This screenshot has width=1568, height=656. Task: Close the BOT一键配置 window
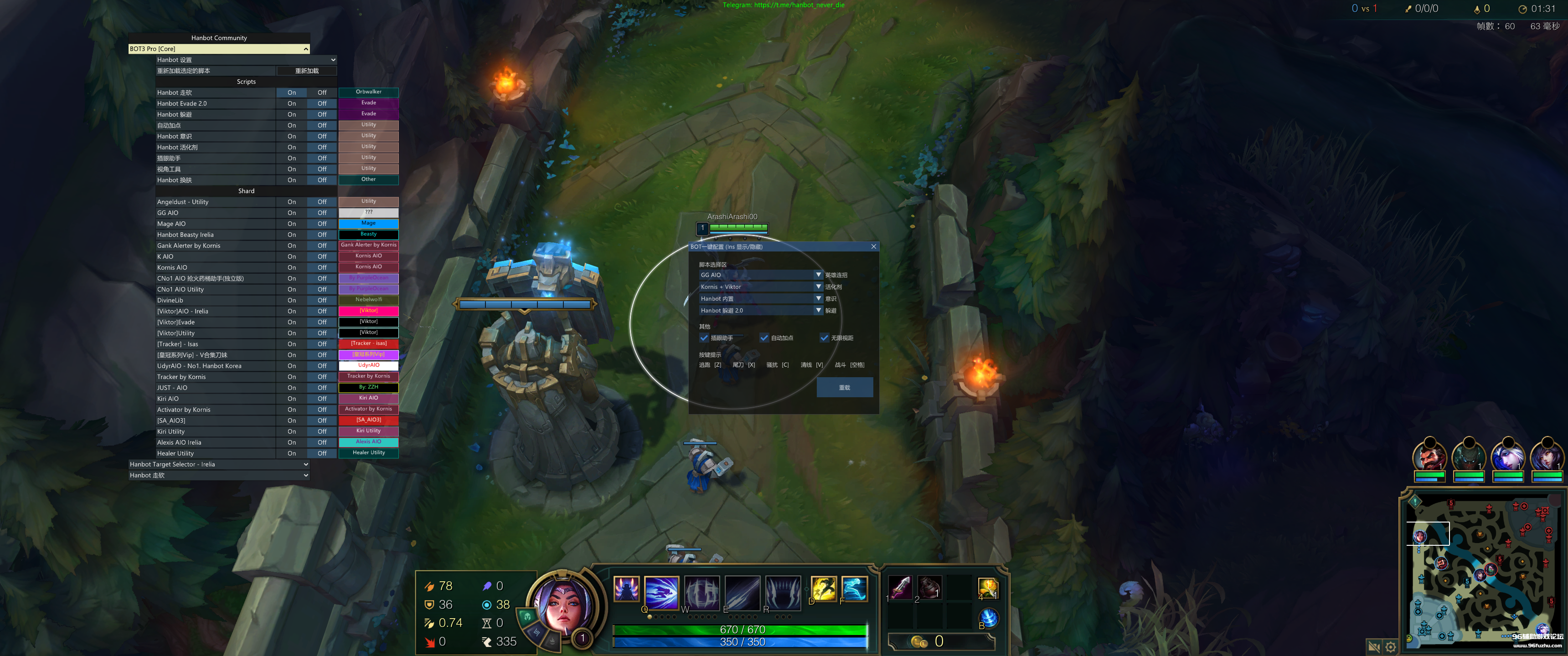(873, 246)
